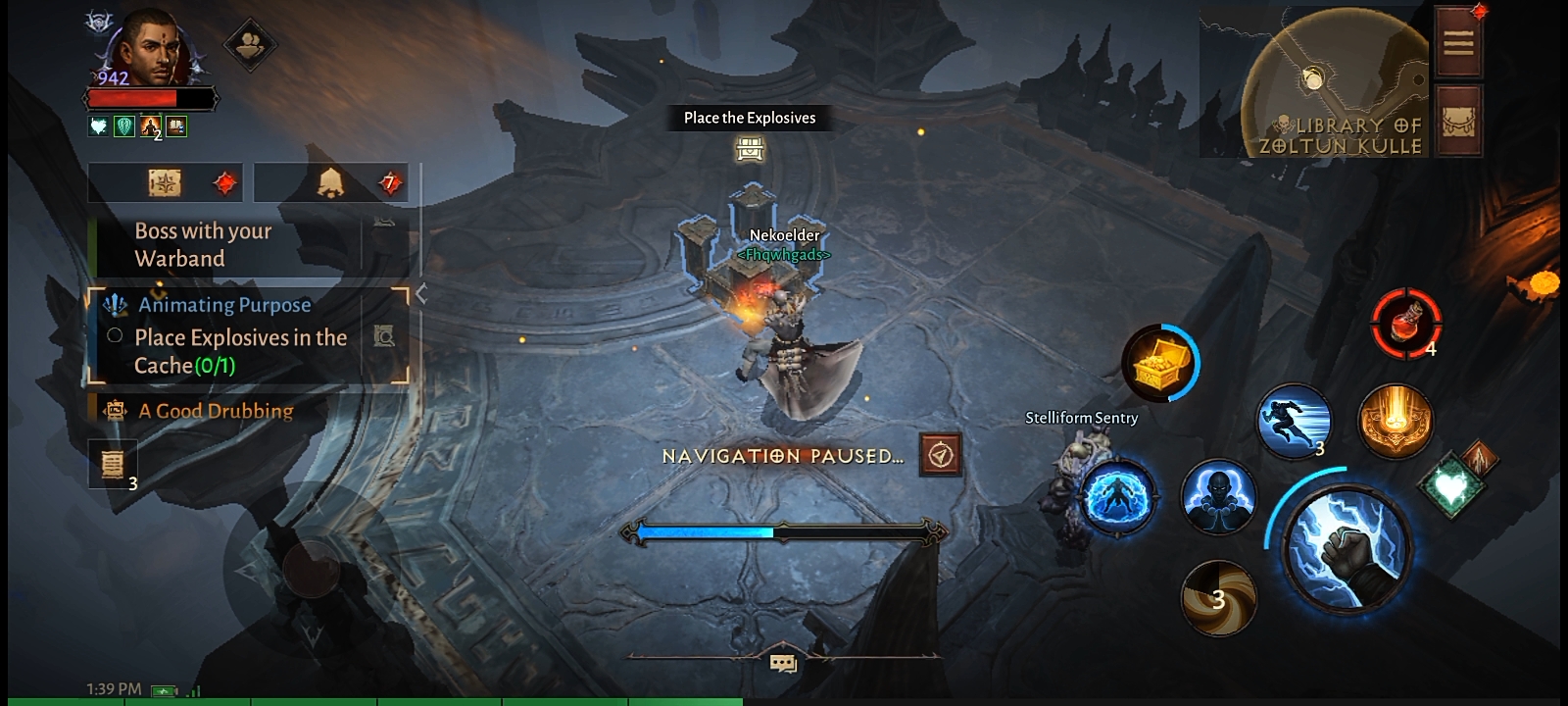Open the party members icon
This screenshot has height=706, width=1568.
250,44
